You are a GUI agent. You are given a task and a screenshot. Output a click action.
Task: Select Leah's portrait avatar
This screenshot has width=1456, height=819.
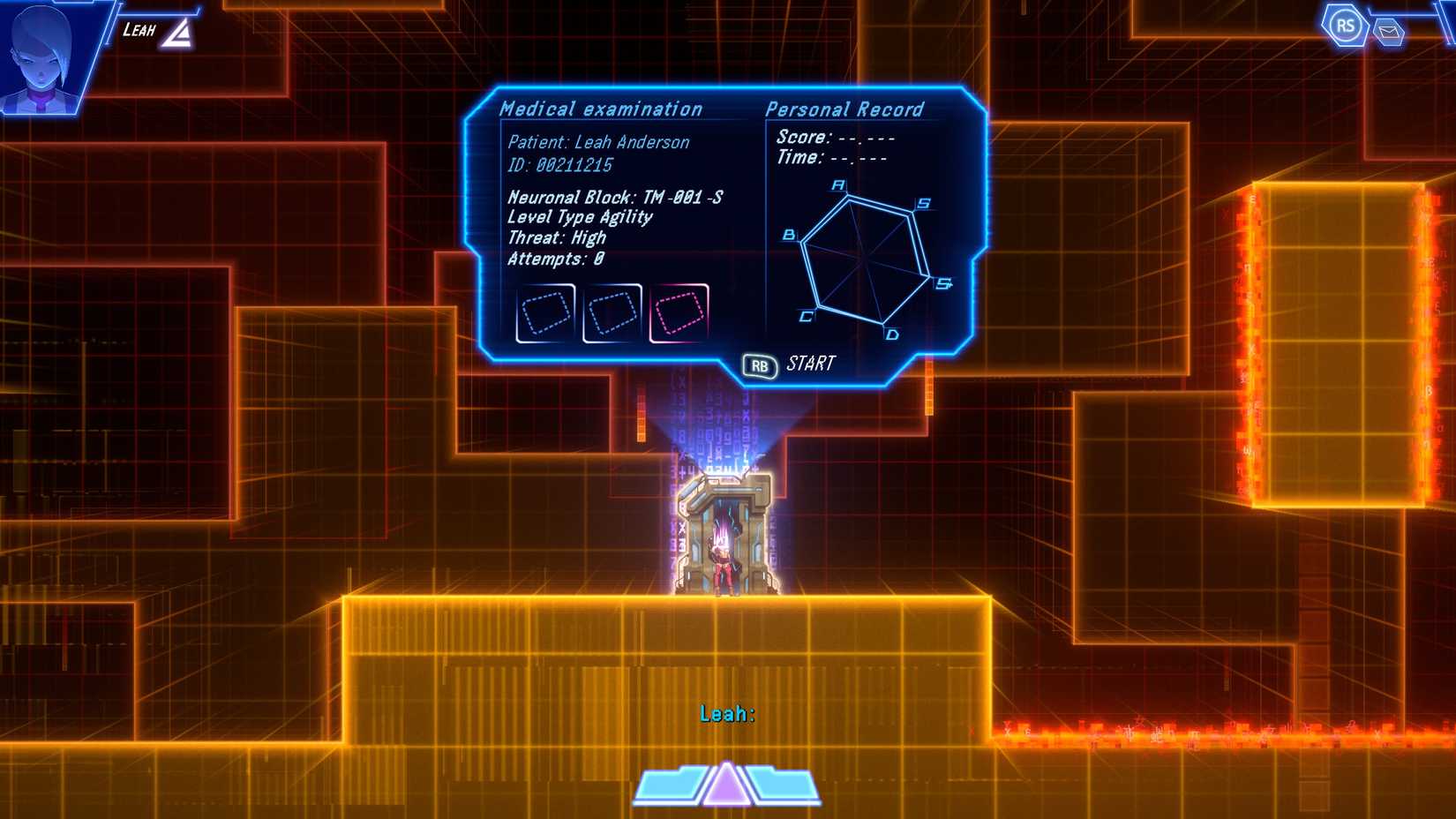coord(42,55)
